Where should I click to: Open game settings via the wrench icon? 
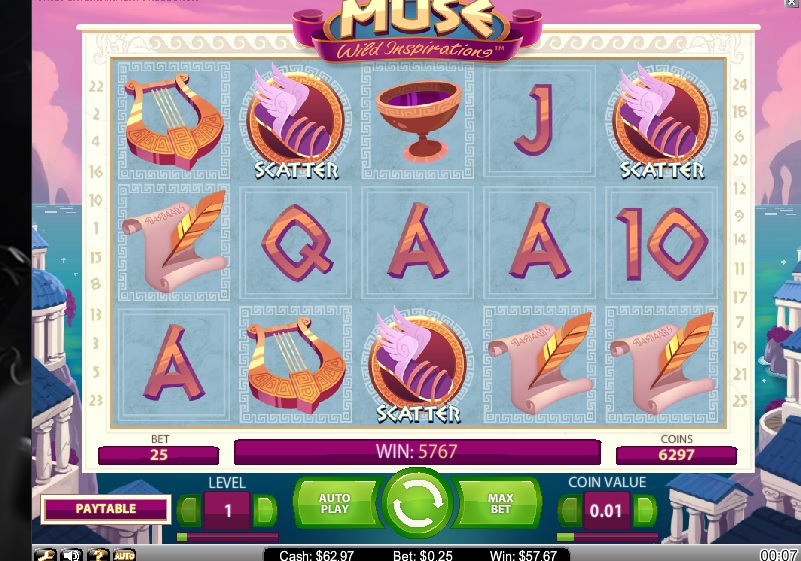pyautogui.click(x=45, y=554)
